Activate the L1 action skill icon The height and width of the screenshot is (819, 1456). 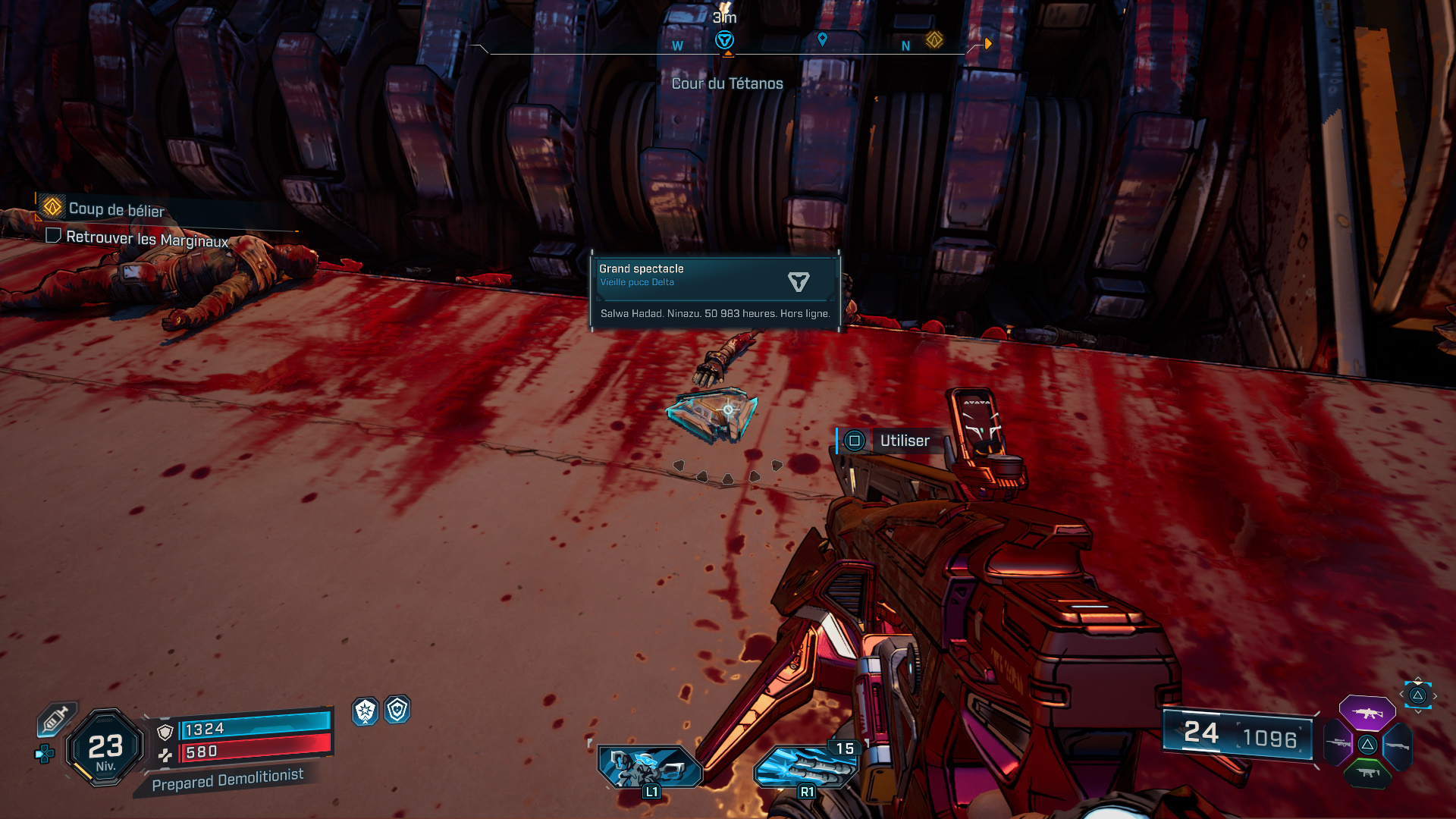click(649, 767)
